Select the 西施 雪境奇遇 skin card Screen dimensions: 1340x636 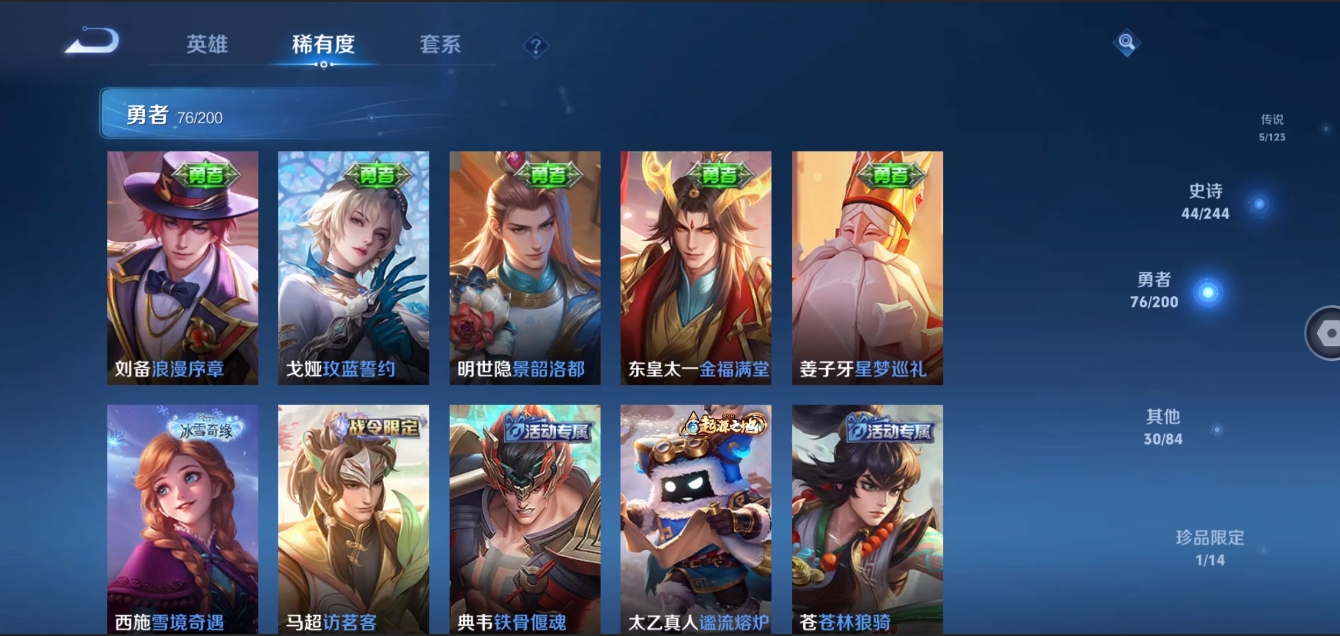[x=182, y=518]
